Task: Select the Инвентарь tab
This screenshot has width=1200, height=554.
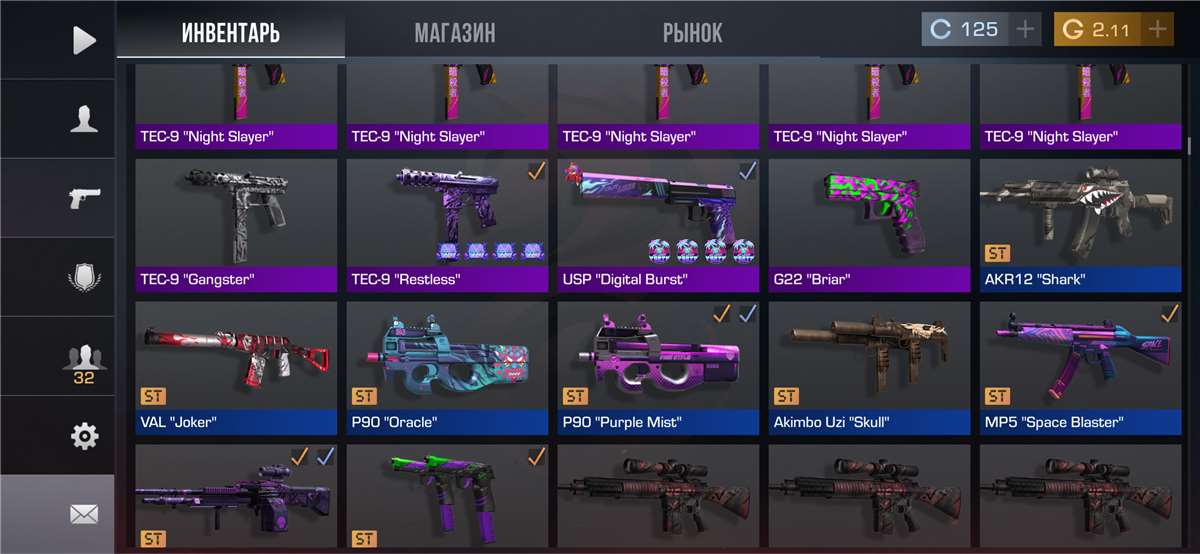Action: point(230,32)
